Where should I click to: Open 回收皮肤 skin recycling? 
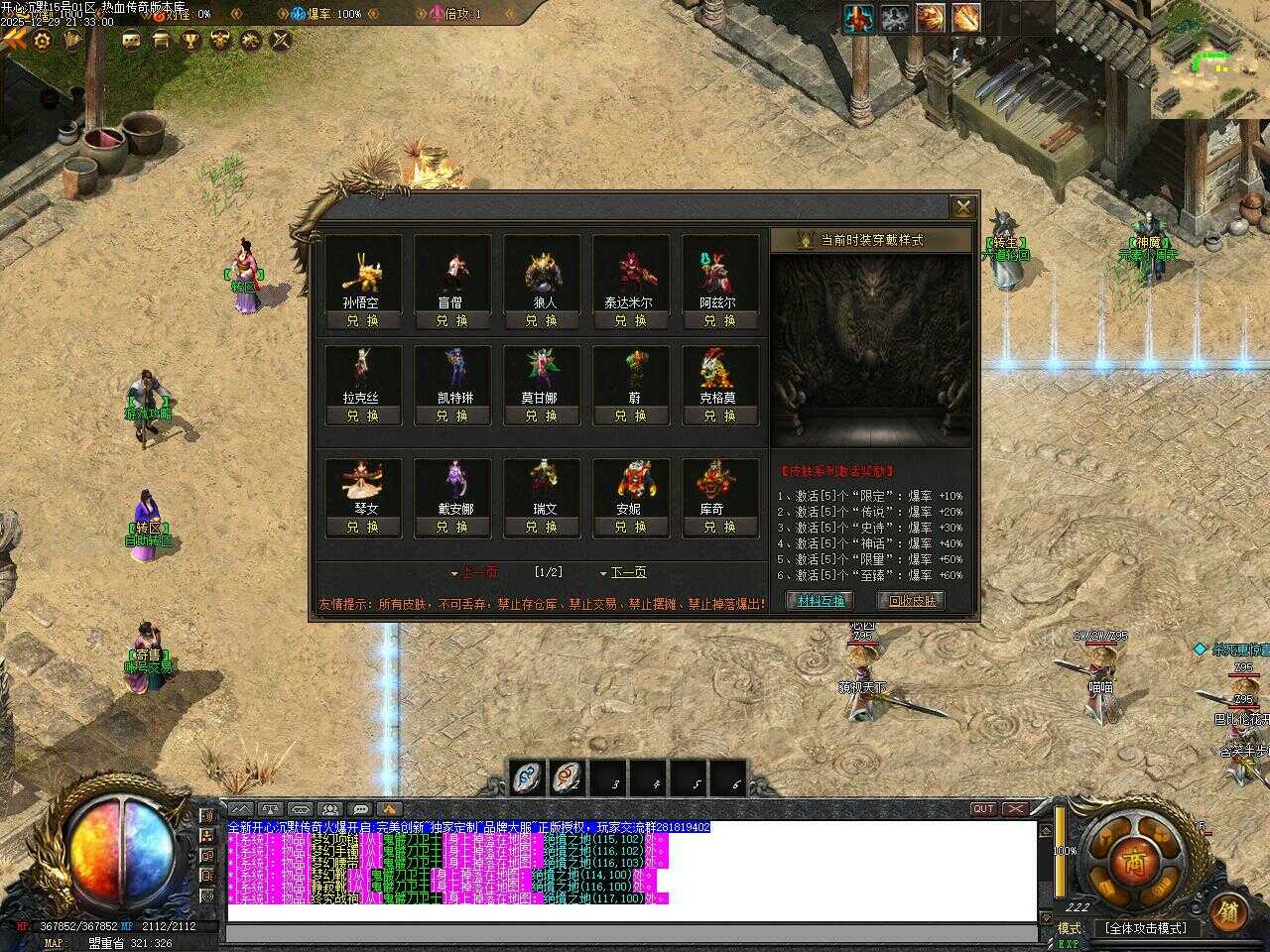pyautogui.click(x=911, y=600)
